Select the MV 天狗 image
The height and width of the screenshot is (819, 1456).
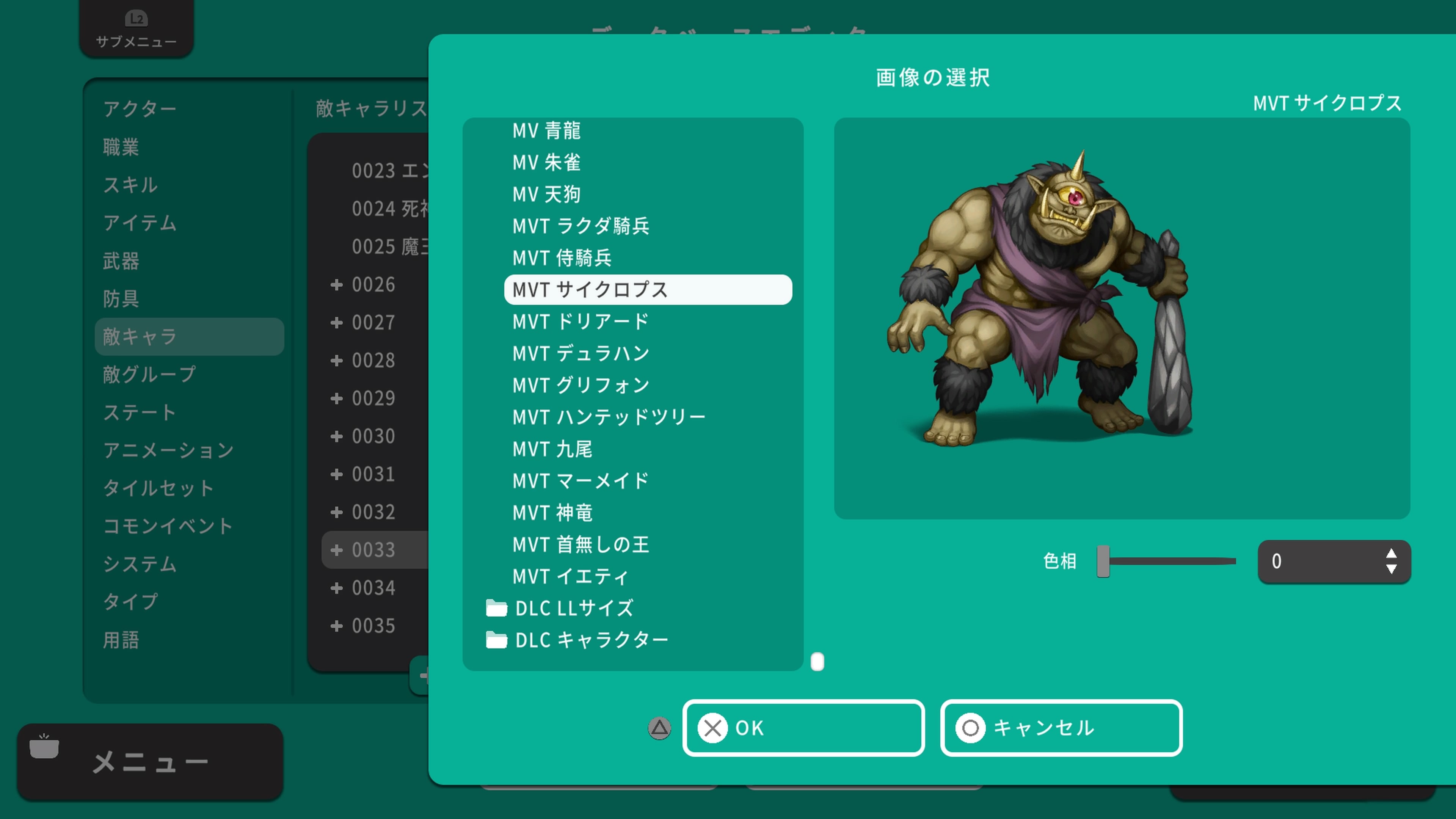point(547,194)
